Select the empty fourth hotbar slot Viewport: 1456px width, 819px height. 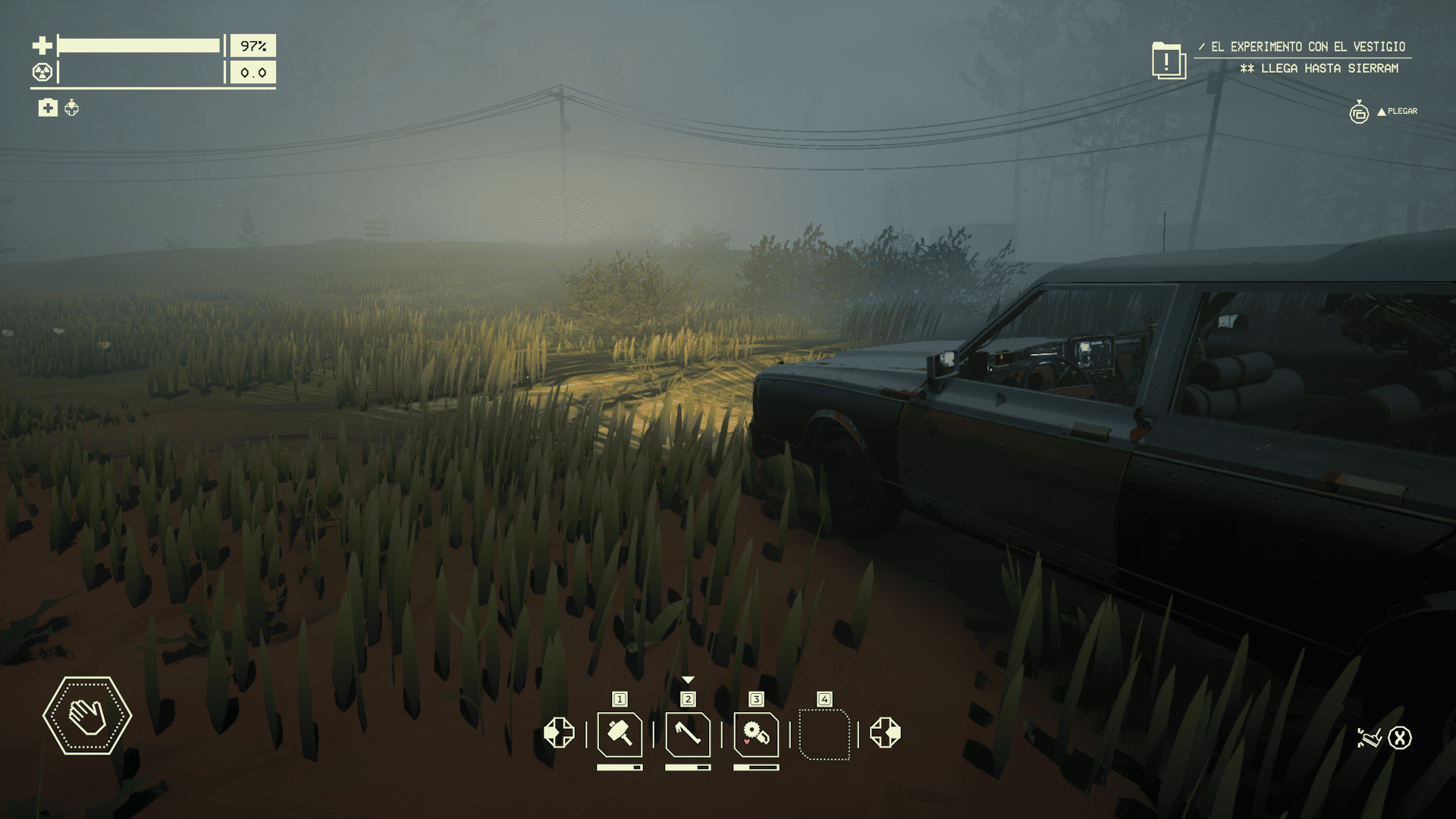(x=824, y=734)
